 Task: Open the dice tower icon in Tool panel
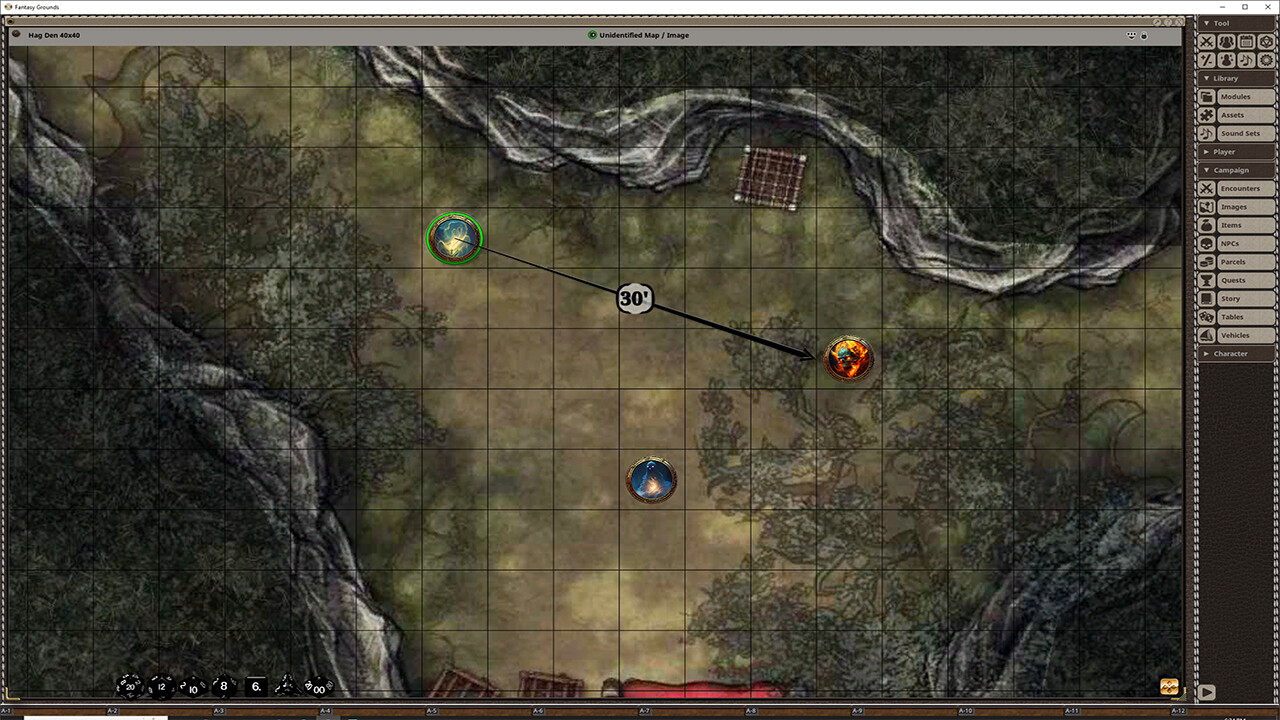pyautogui.click(x=1265, y=41)
